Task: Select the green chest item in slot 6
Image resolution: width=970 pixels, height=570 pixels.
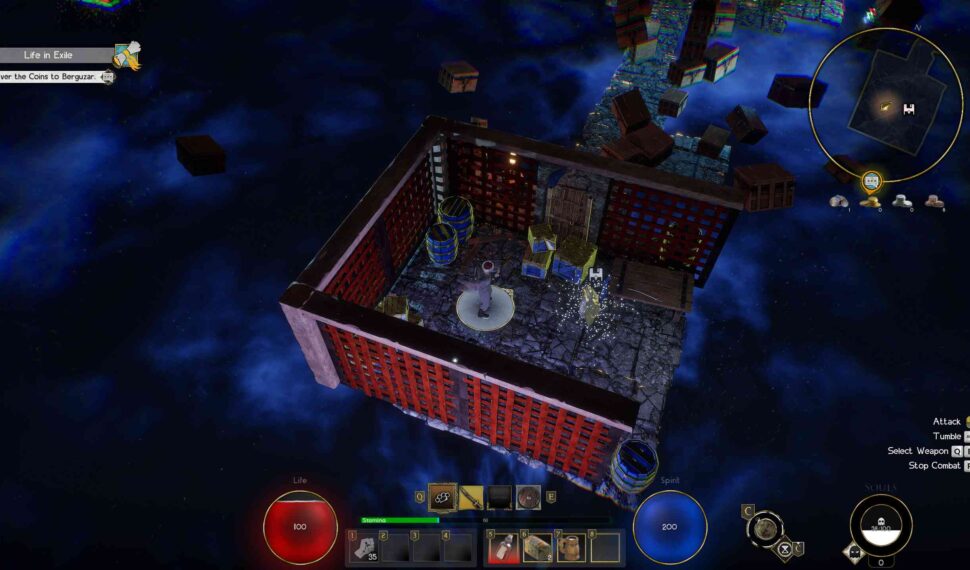Action: tap(538, 548)
